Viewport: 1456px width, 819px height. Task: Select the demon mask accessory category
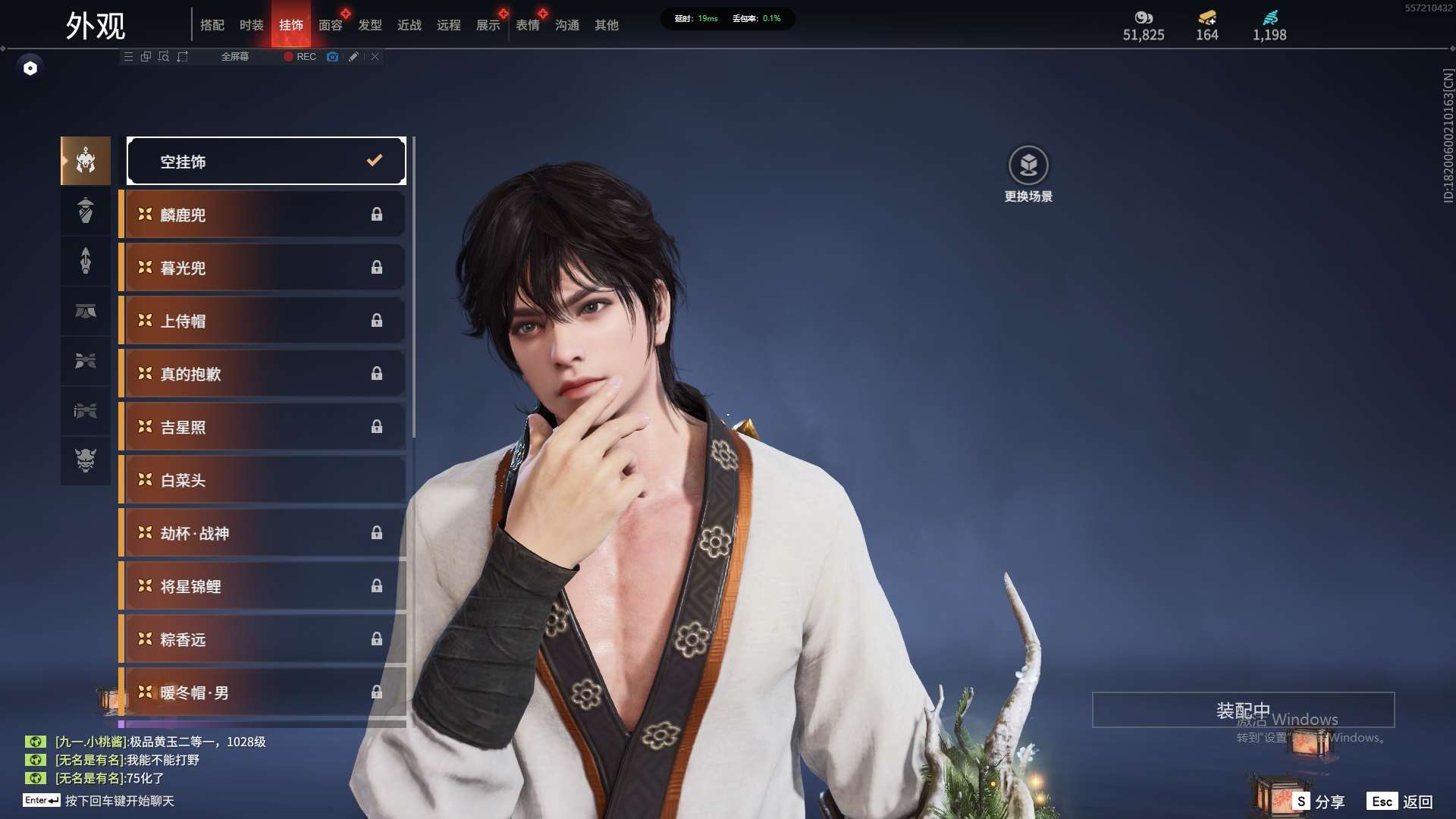pos(86,460)
